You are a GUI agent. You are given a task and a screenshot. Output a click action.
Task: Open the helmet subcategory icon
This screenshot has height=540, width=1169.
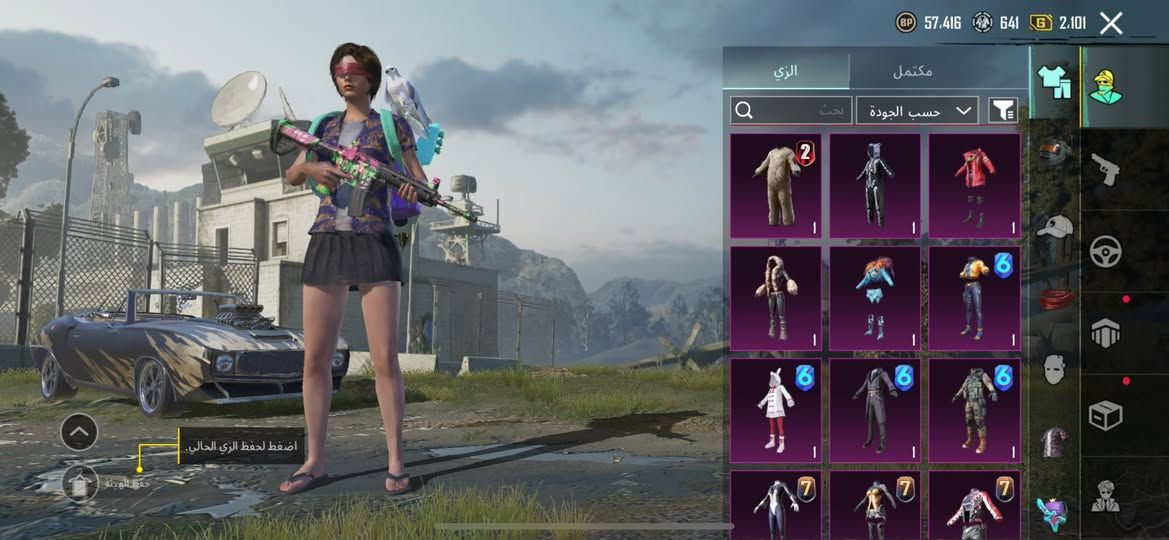tap(1053, 152)
